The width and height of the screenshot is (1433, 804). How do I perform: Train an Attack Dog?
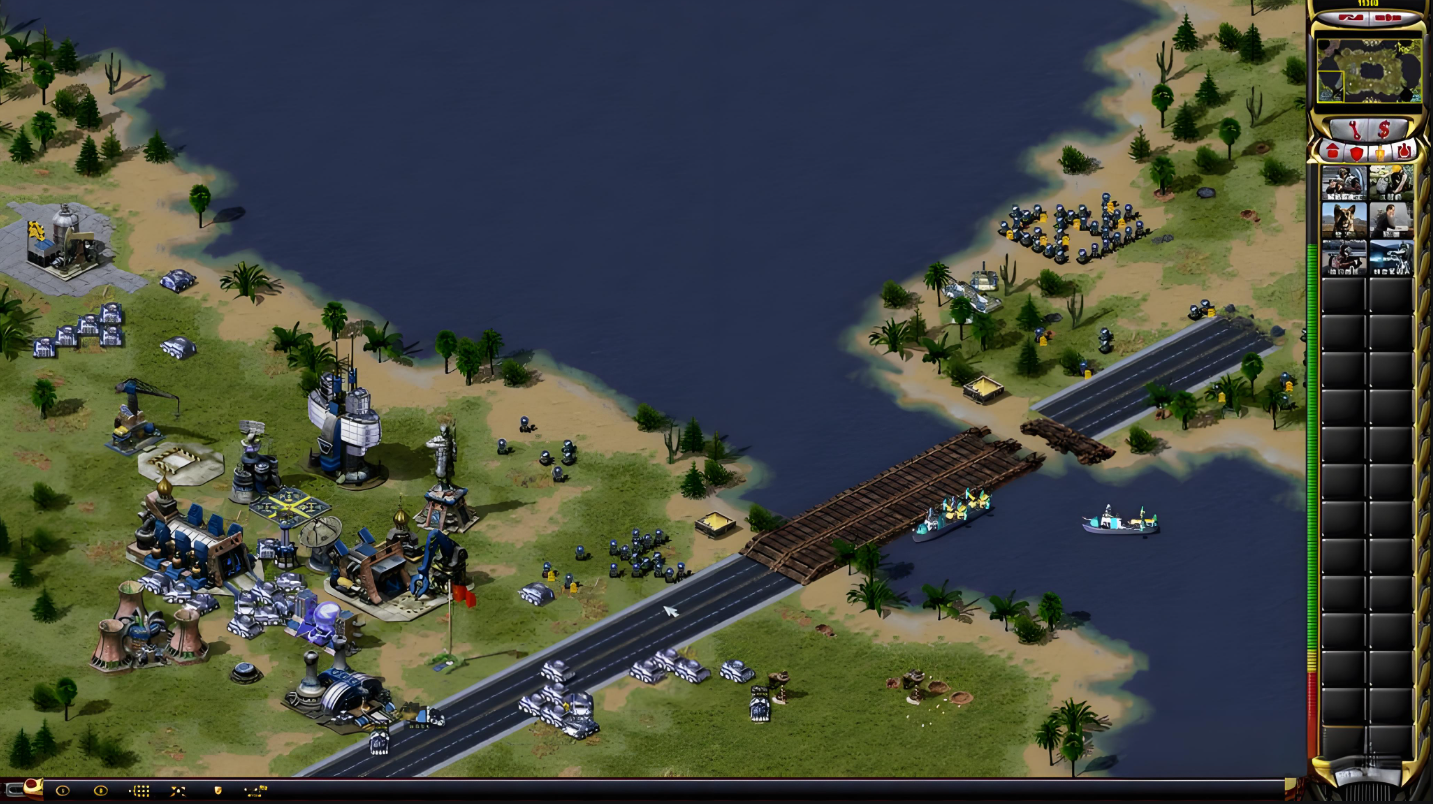(1343, 219)
